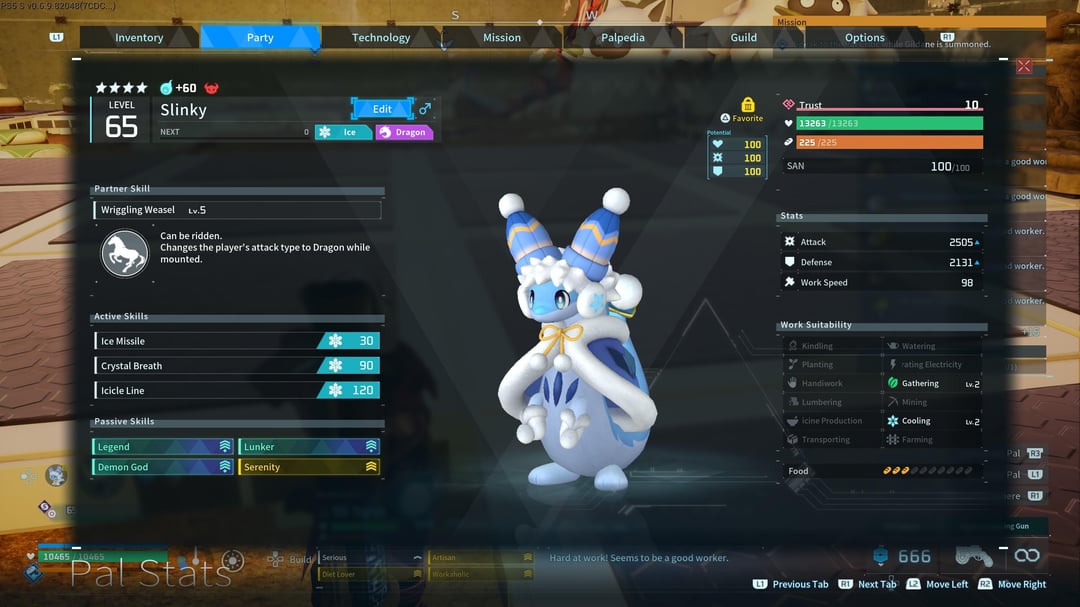This screenshot has height=607, width=1080.
Task: Select the Gathering work suitability entry
Action: click(932, 383)
